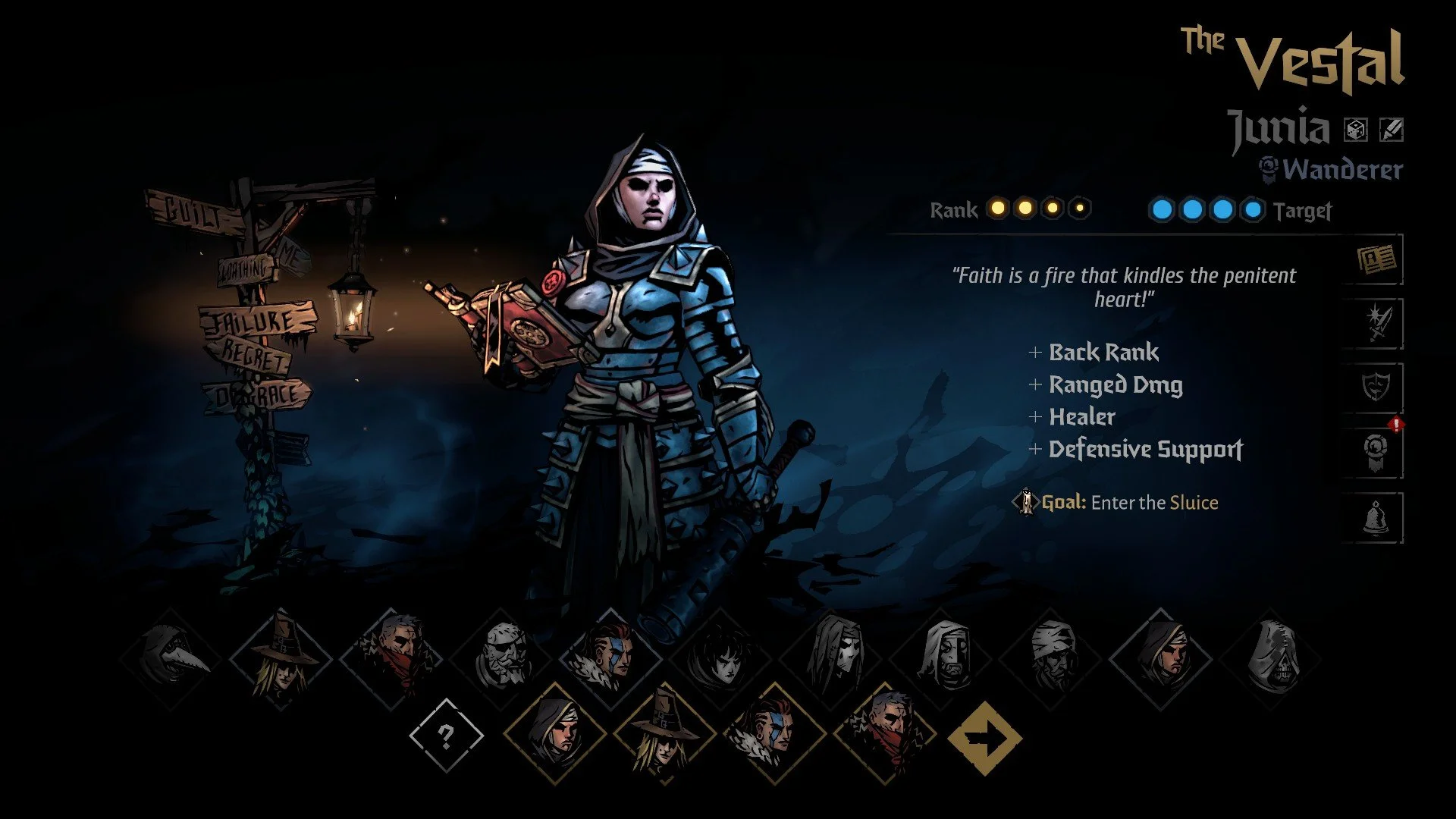Select the Plague Doctor portrait

(x=171, y=658)
